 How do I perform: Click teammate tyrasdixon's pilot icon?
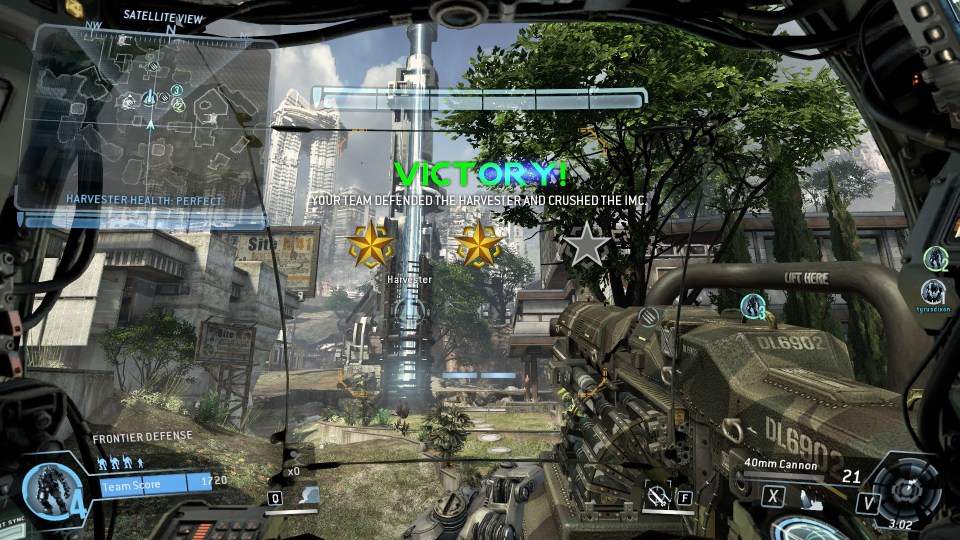pyautogui.click(x=934, y=291)
